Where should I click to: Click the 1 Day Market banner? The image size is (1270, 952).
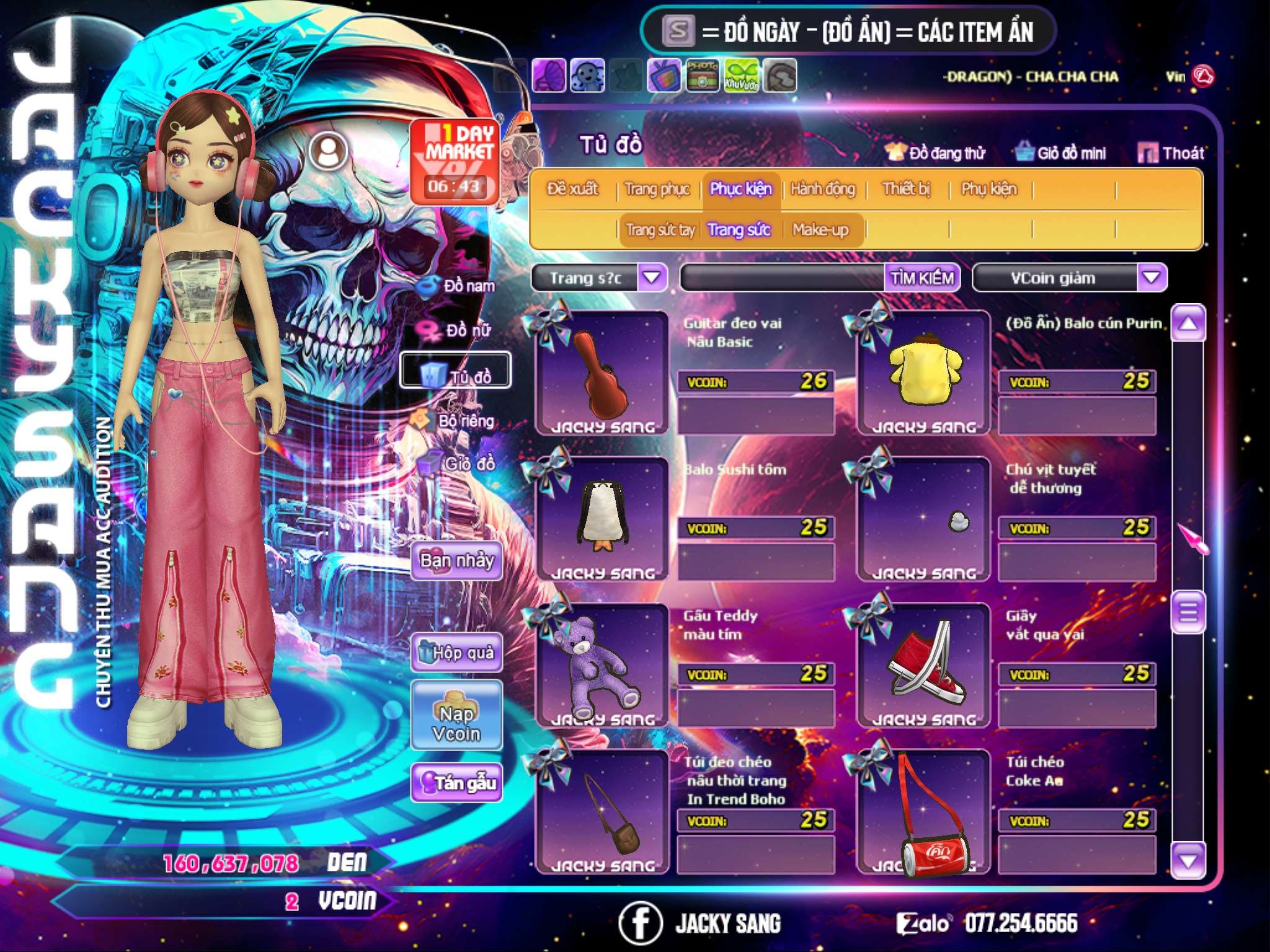point(454,161)
